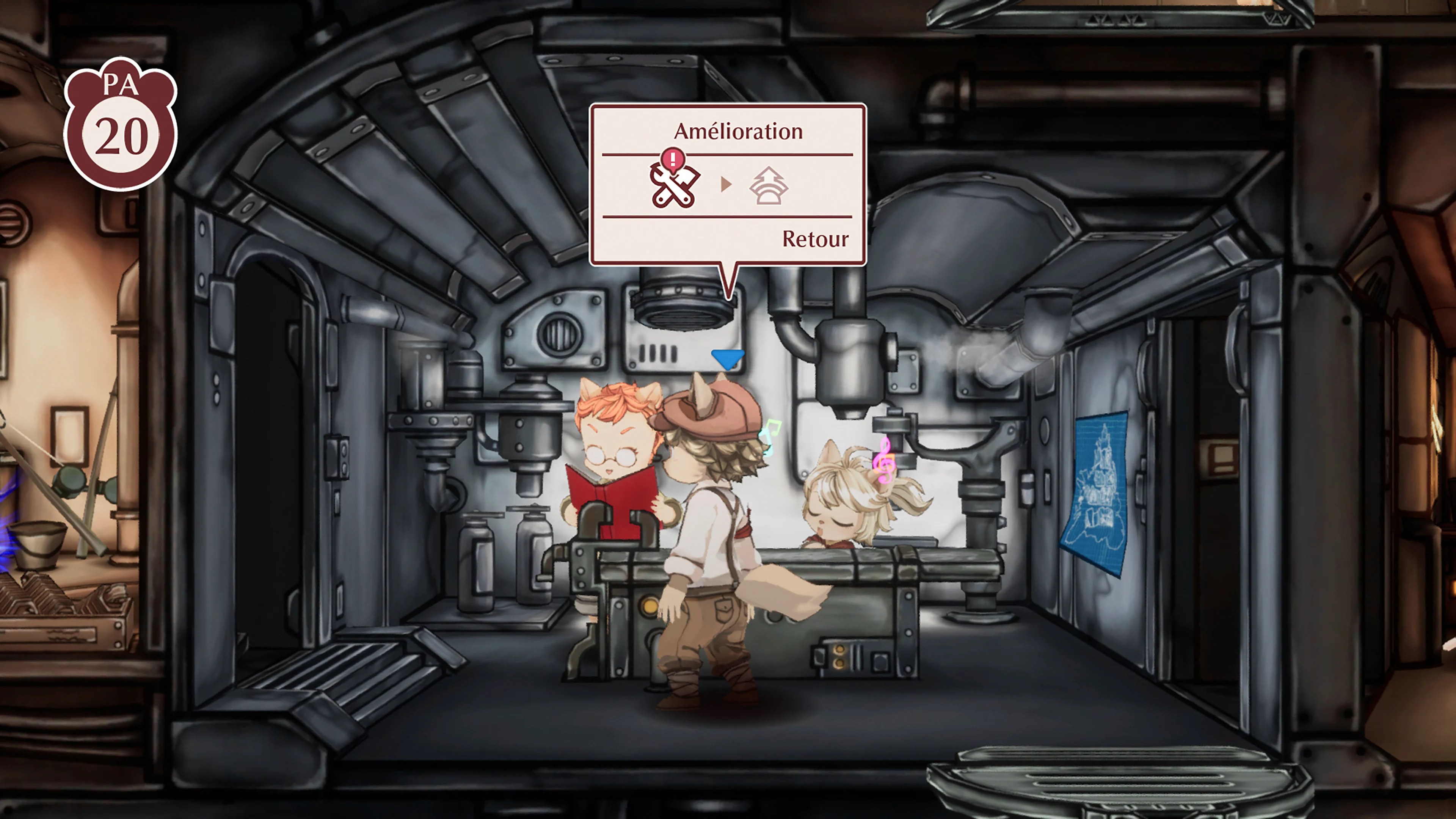
Task: Open the speech bubble pointer above the machine
Action: tap(729, 282)
